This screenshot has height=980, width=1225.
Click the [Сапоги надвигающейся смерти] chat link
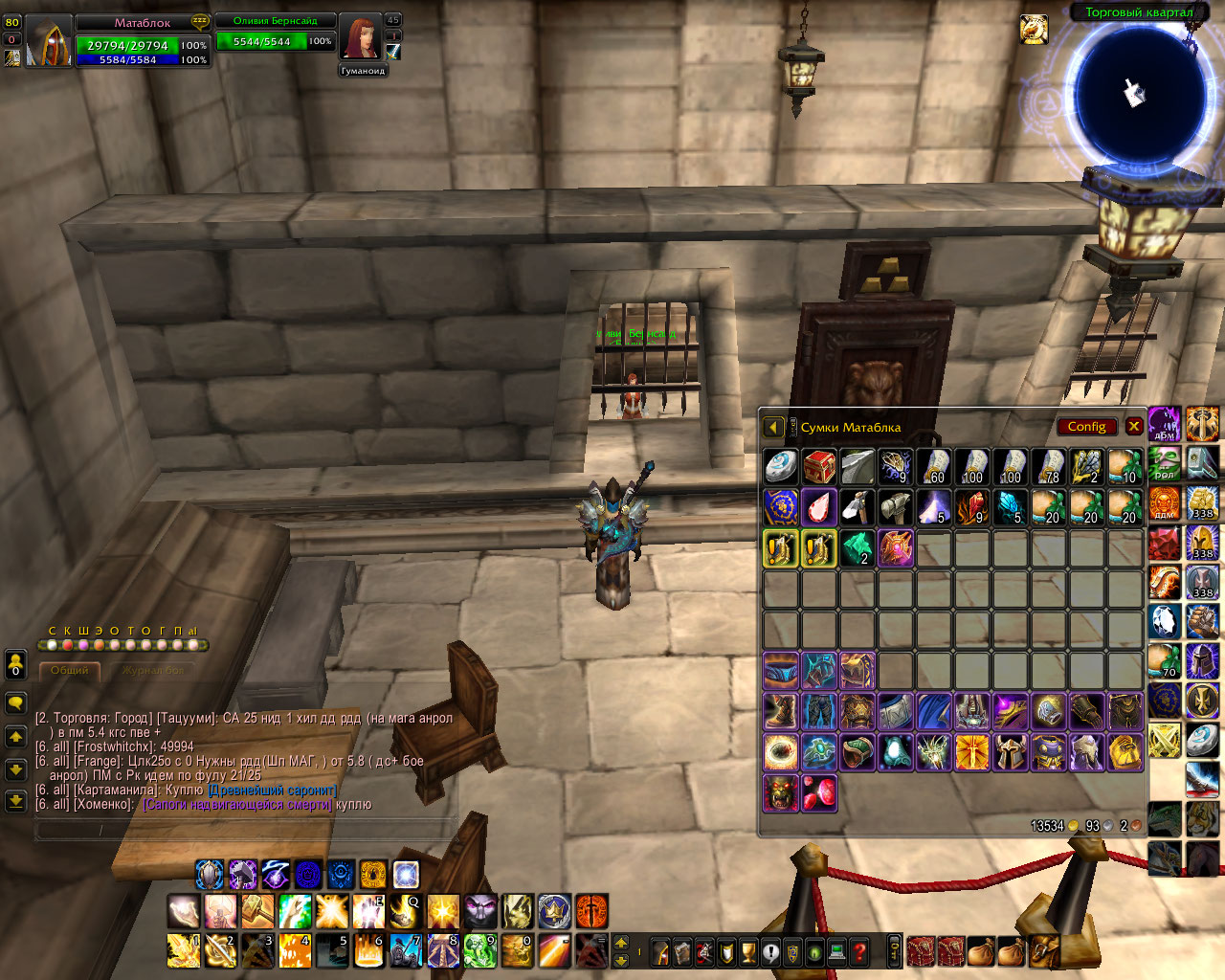coord(237,805)
